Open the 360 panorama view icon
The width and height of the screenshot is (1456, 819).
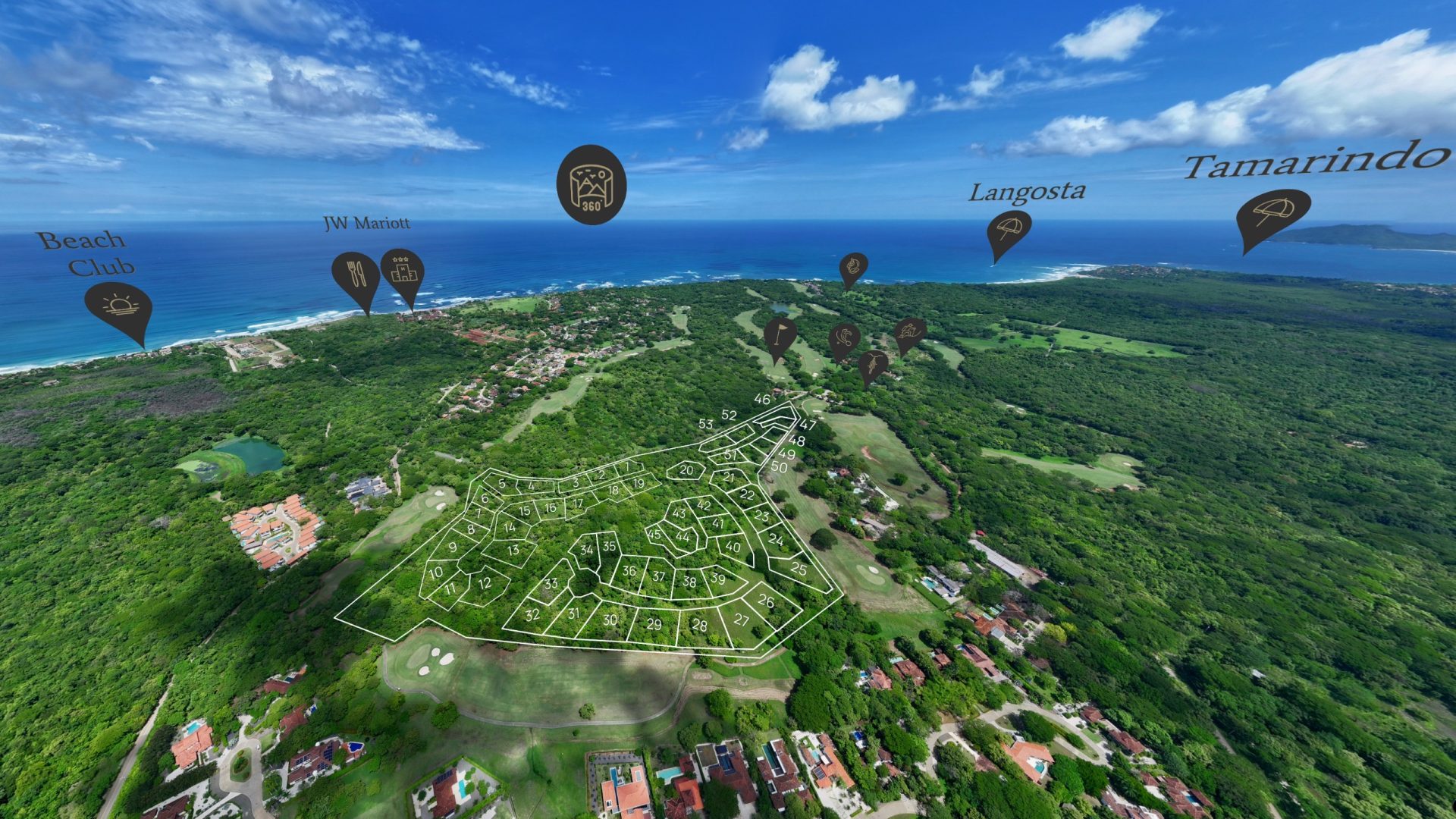[591, 184]
